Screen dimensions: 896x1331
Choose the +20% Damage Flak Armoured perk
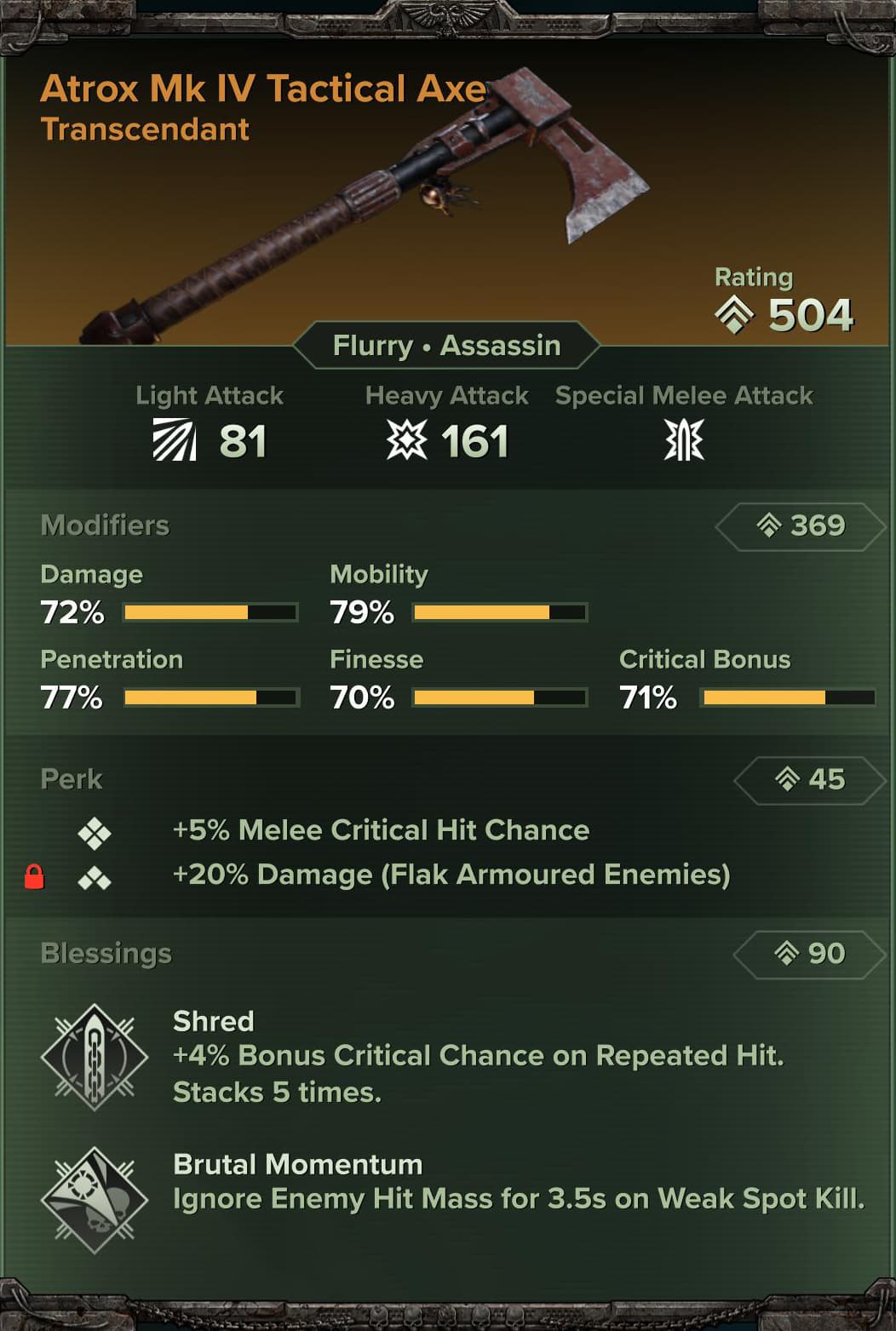[x=451, y=875]
